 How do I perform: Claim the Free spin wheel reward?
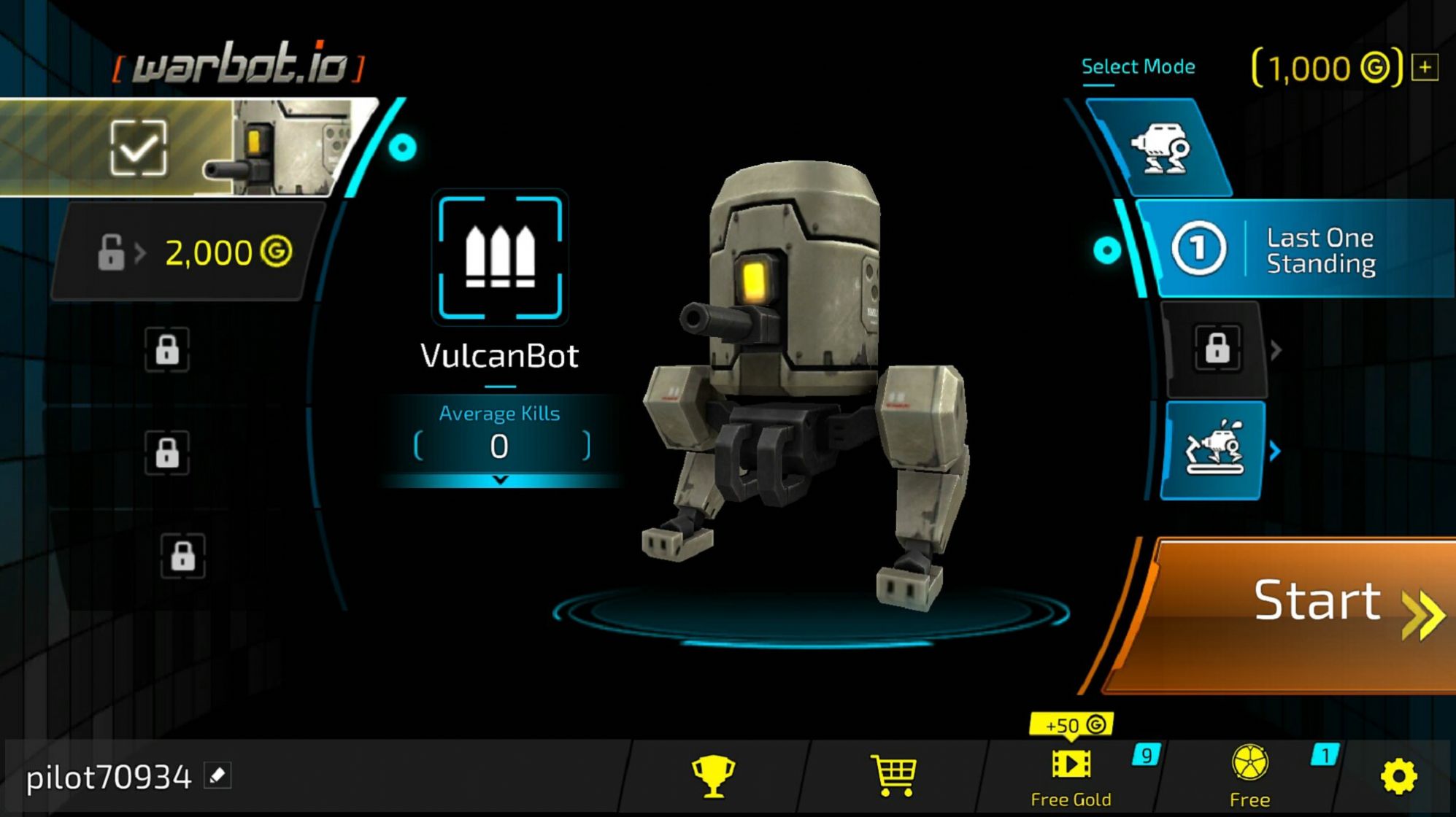point(1249,775)
